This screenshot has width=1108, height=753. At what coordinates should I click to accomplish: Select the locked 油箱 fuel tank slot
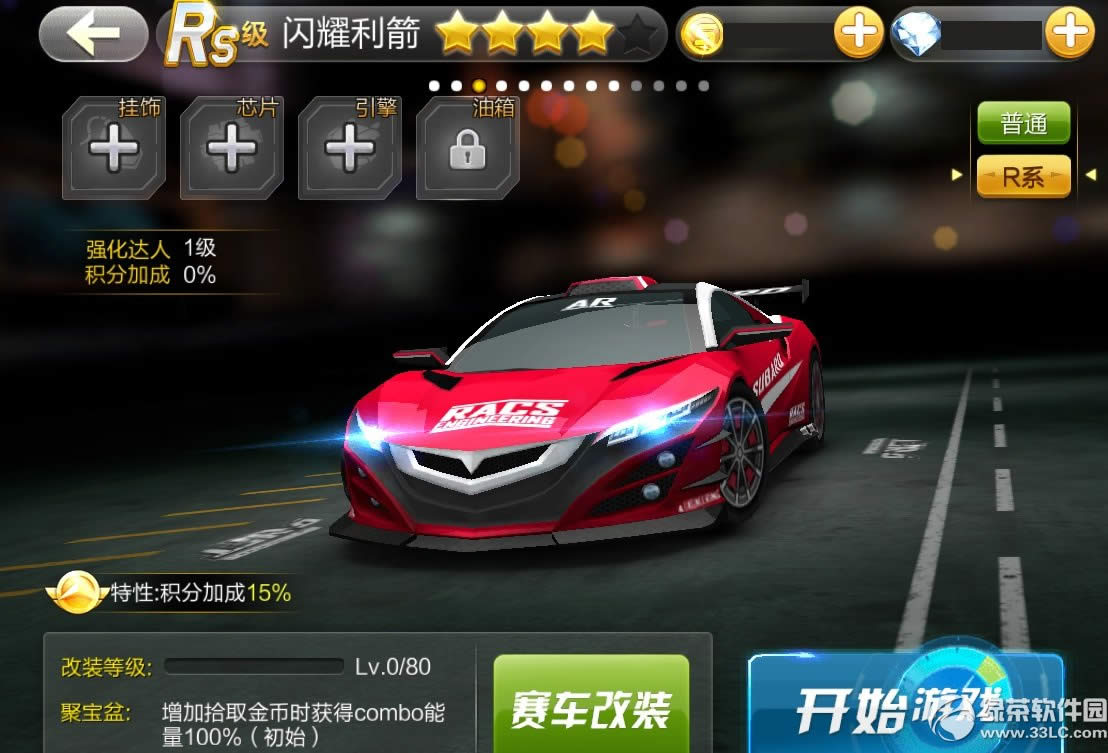click(x=467, y=150)
